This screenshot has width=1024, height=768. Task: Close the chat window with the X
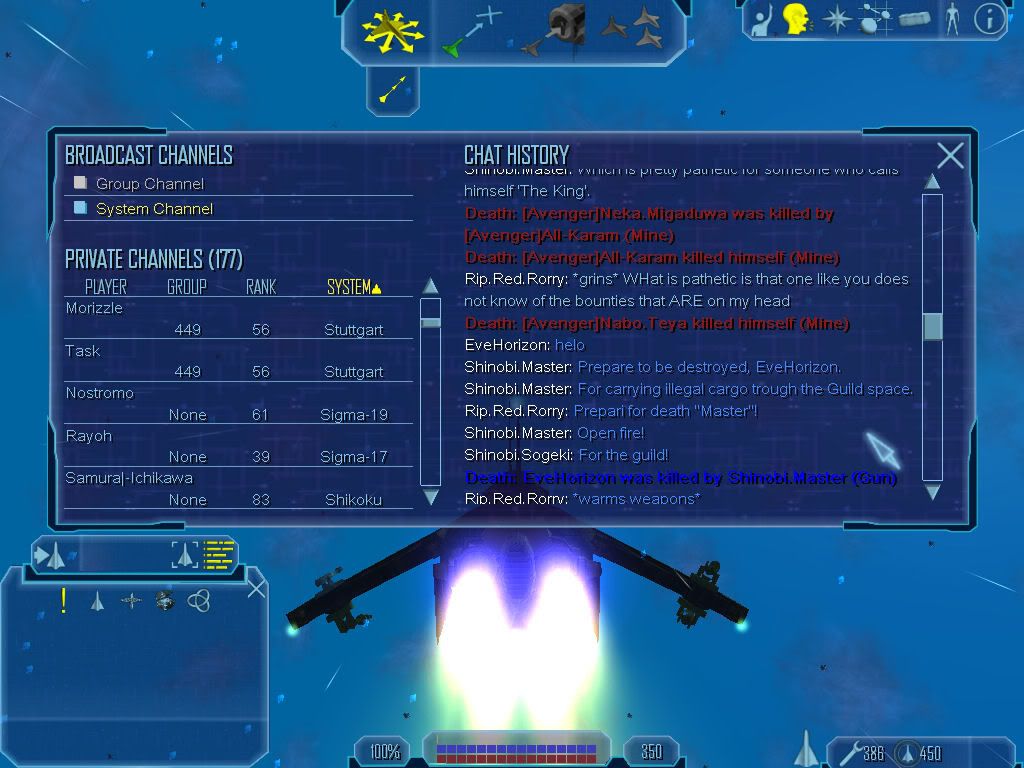(950, 155)
